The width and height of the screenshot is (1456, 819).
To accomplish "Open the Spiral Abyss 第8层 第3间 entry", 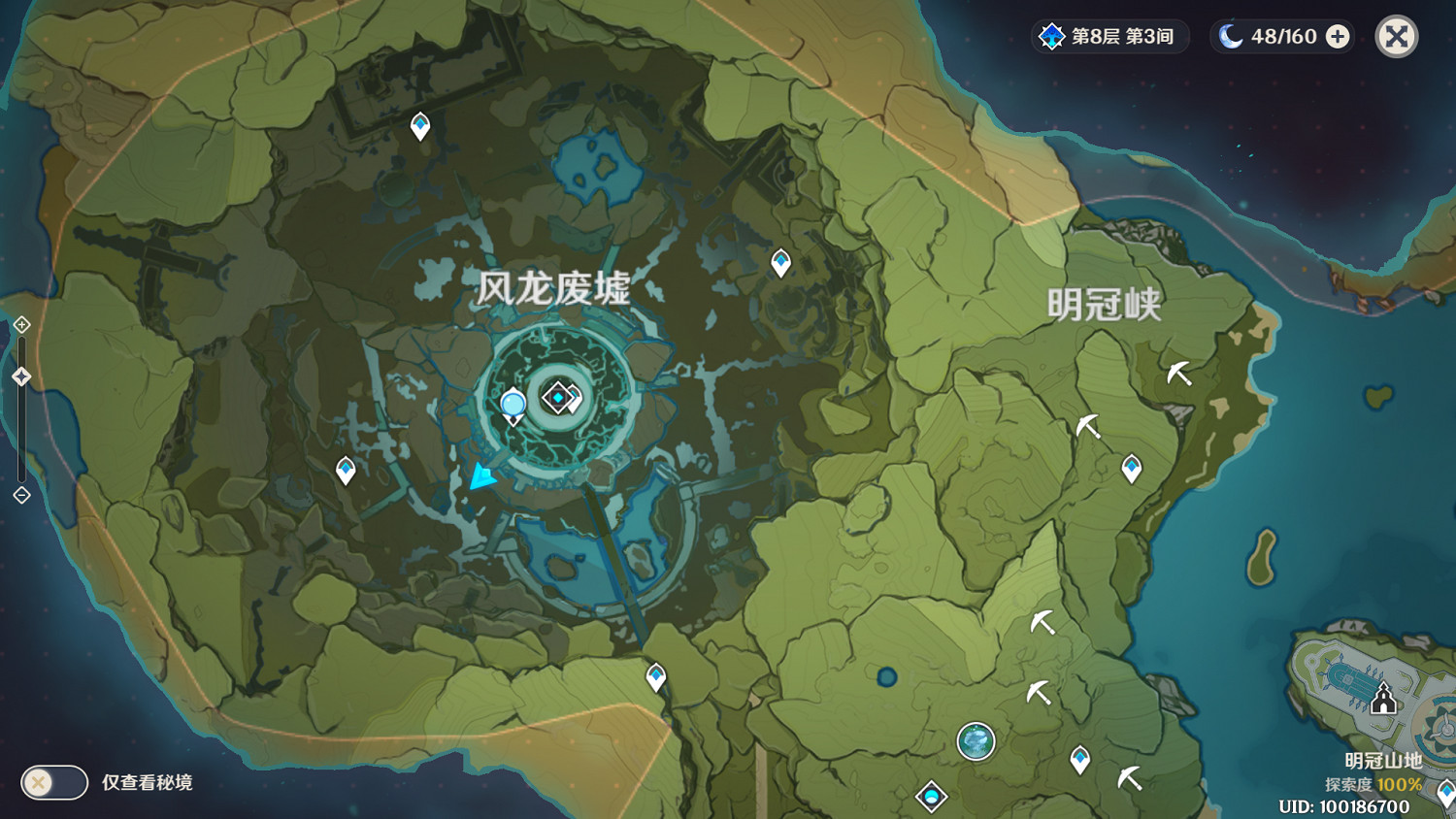I will coord(1109,36).
